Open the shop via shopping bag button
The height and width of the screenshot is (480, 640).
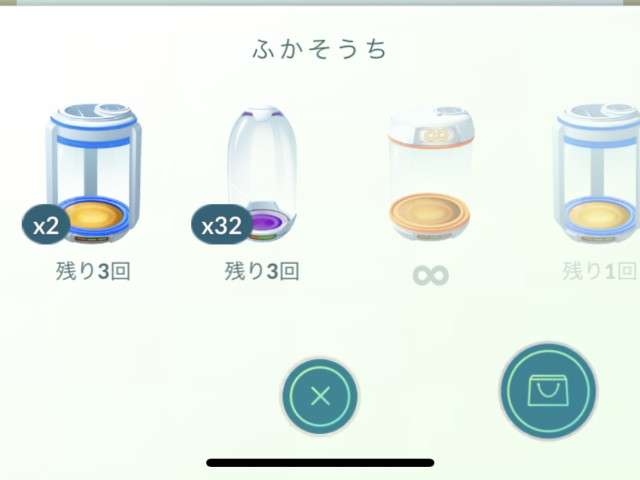click(x=548, y=391)
